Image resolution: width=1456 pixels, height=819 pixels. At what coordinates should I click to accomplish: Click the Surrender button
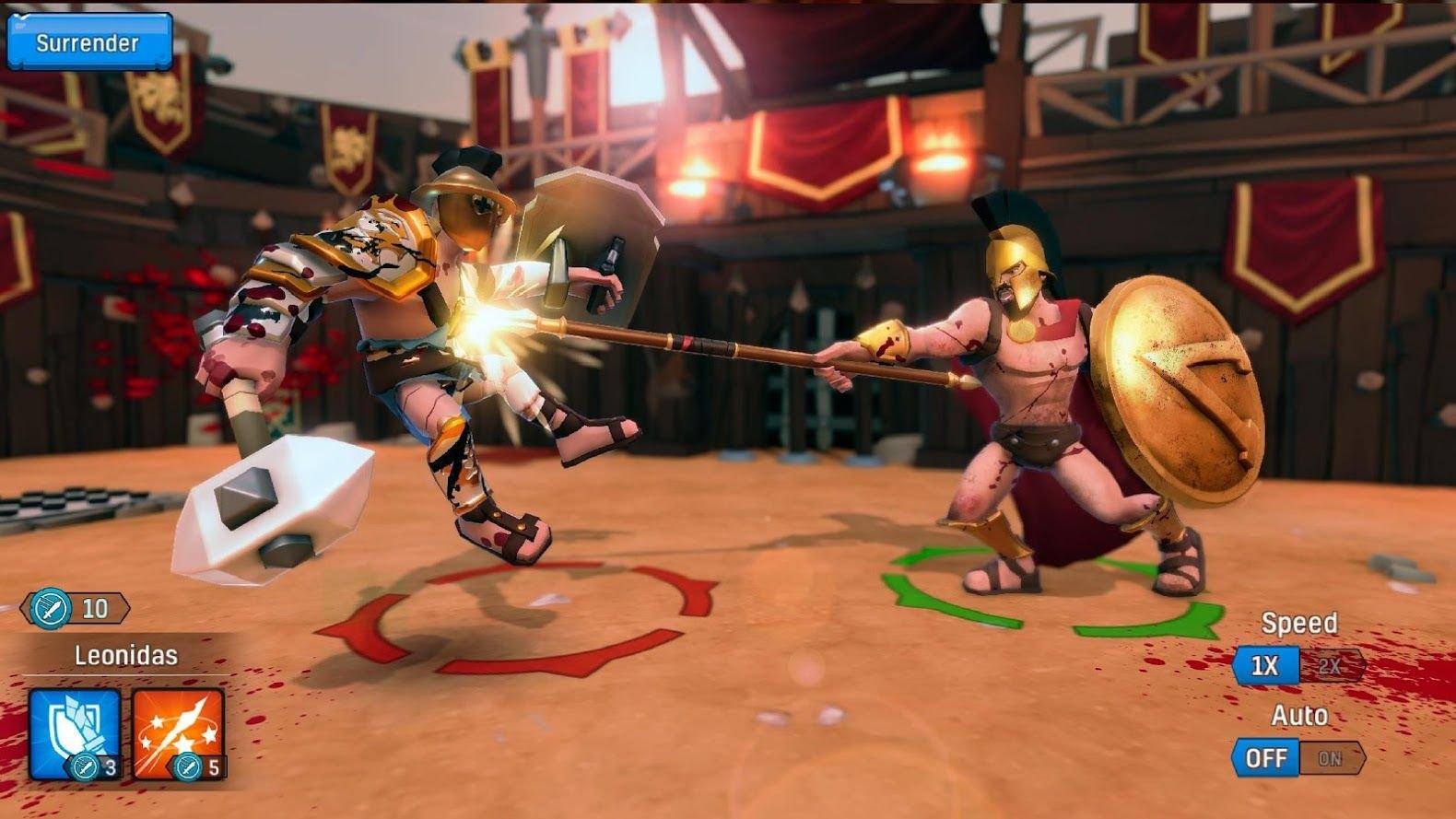tap(88, 42)
